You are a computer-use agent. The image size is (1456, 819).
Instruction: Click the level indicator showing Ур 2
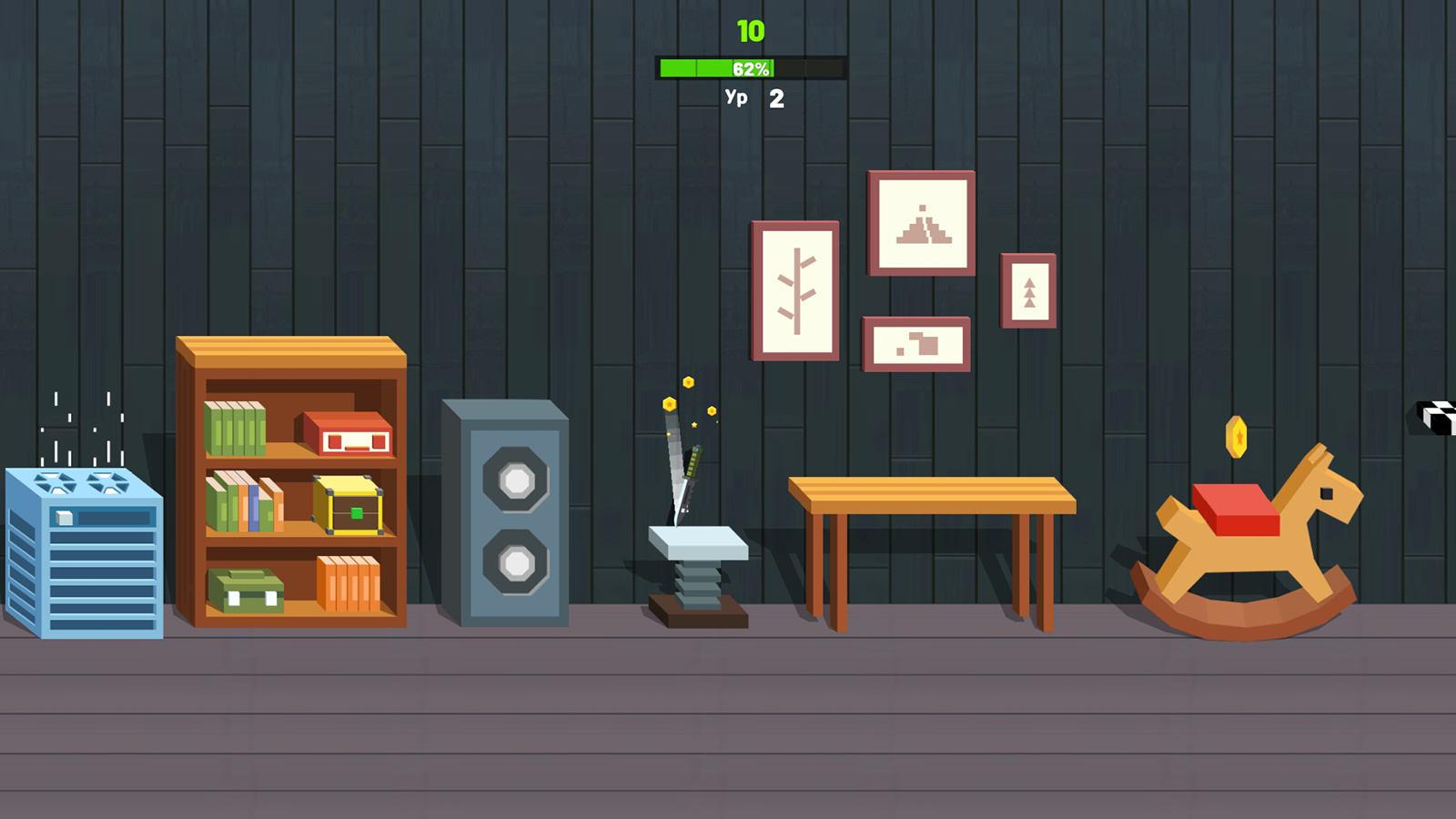click(753, 97)
